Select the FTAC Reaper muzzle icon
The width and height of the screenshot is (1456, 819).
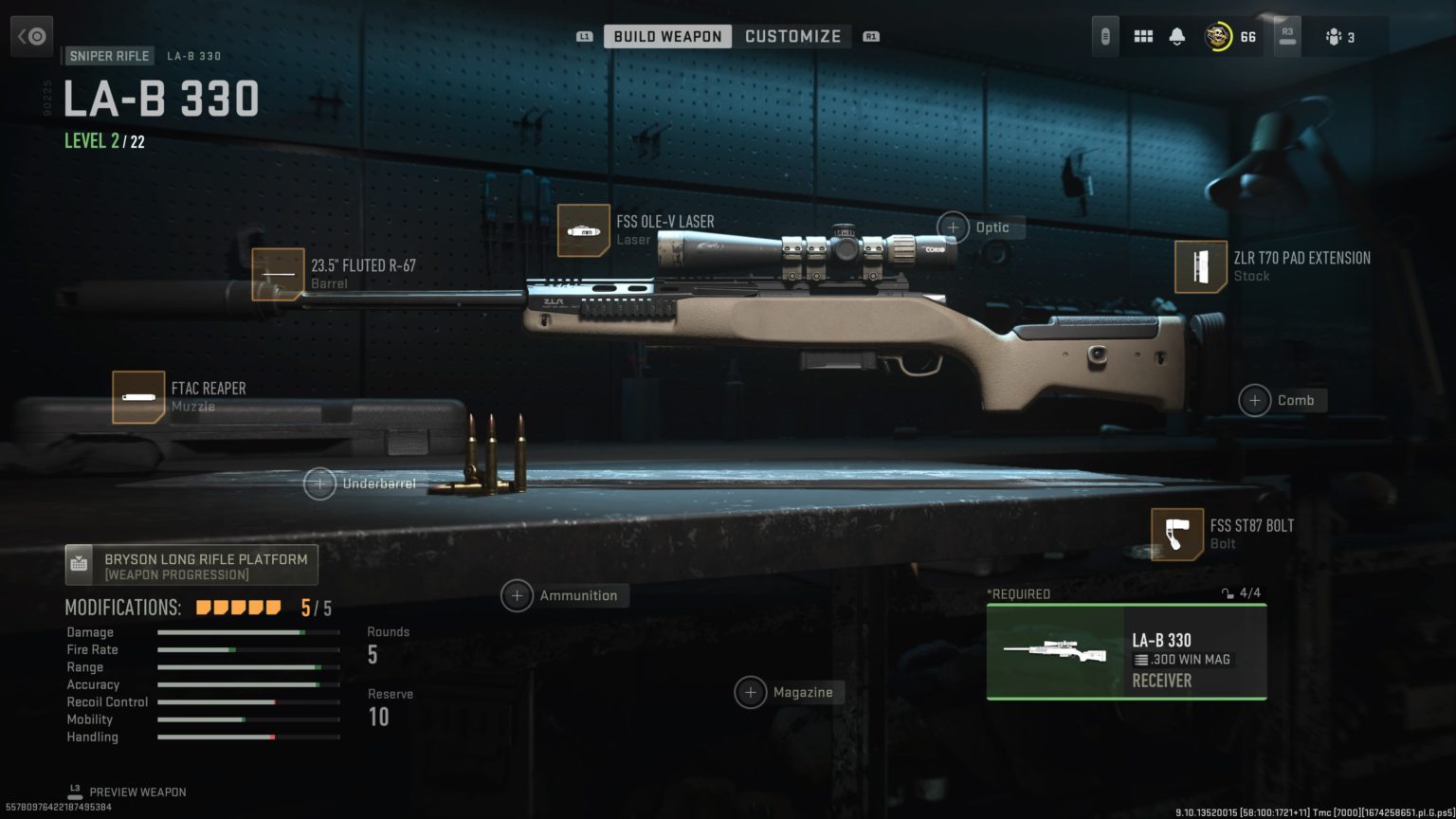[x=138, y=395]
